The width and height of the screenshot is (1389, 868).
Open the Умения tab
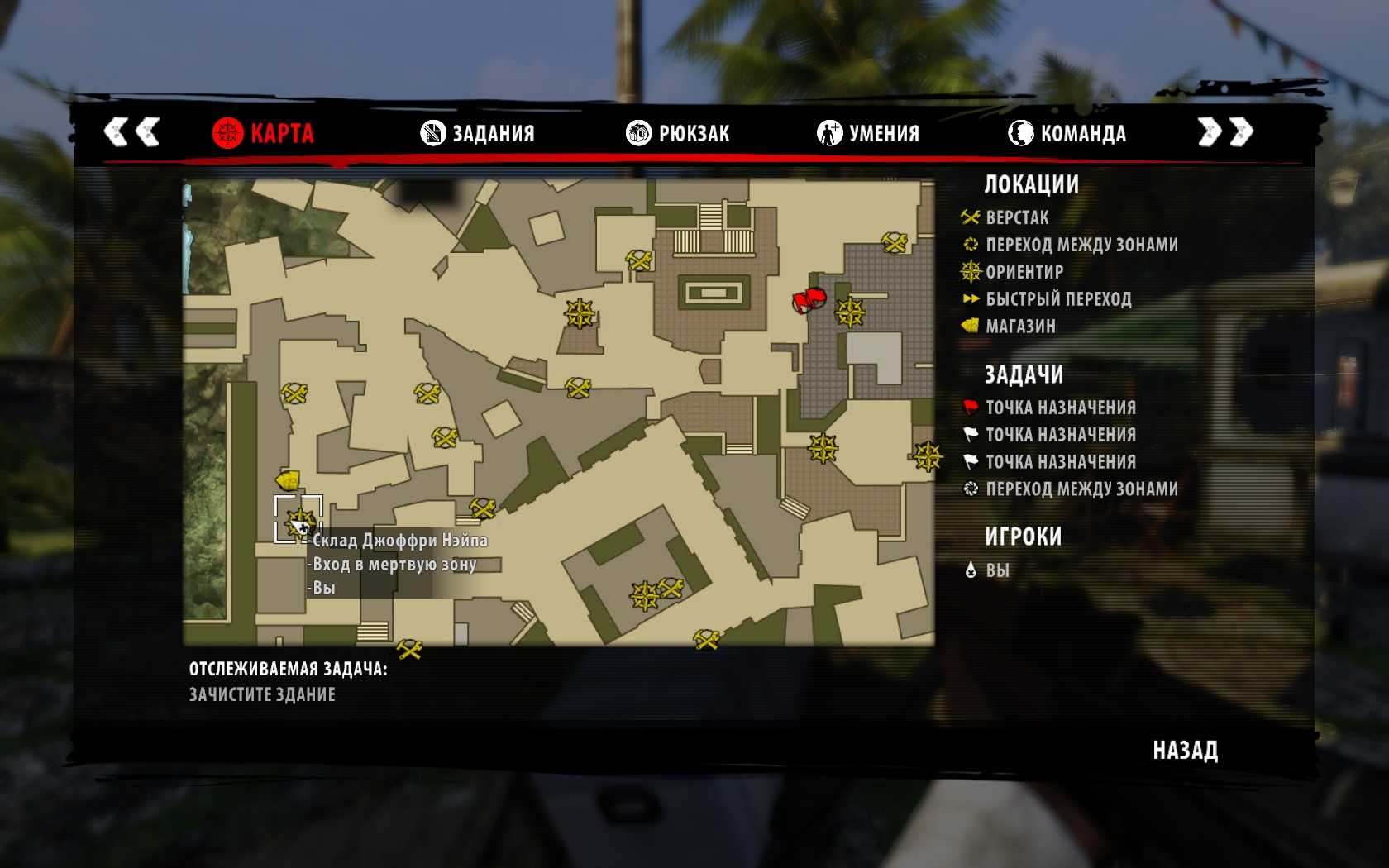coord(868,133)
